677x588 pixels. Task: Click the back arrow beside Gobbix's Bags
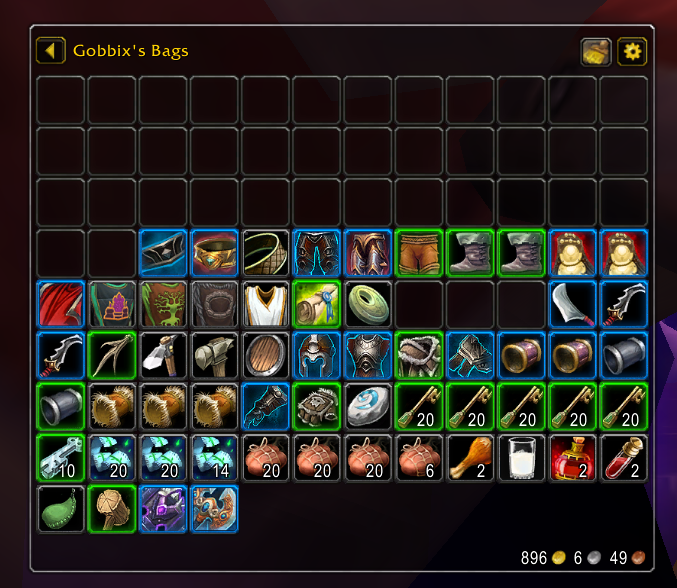tap(50, 50)
